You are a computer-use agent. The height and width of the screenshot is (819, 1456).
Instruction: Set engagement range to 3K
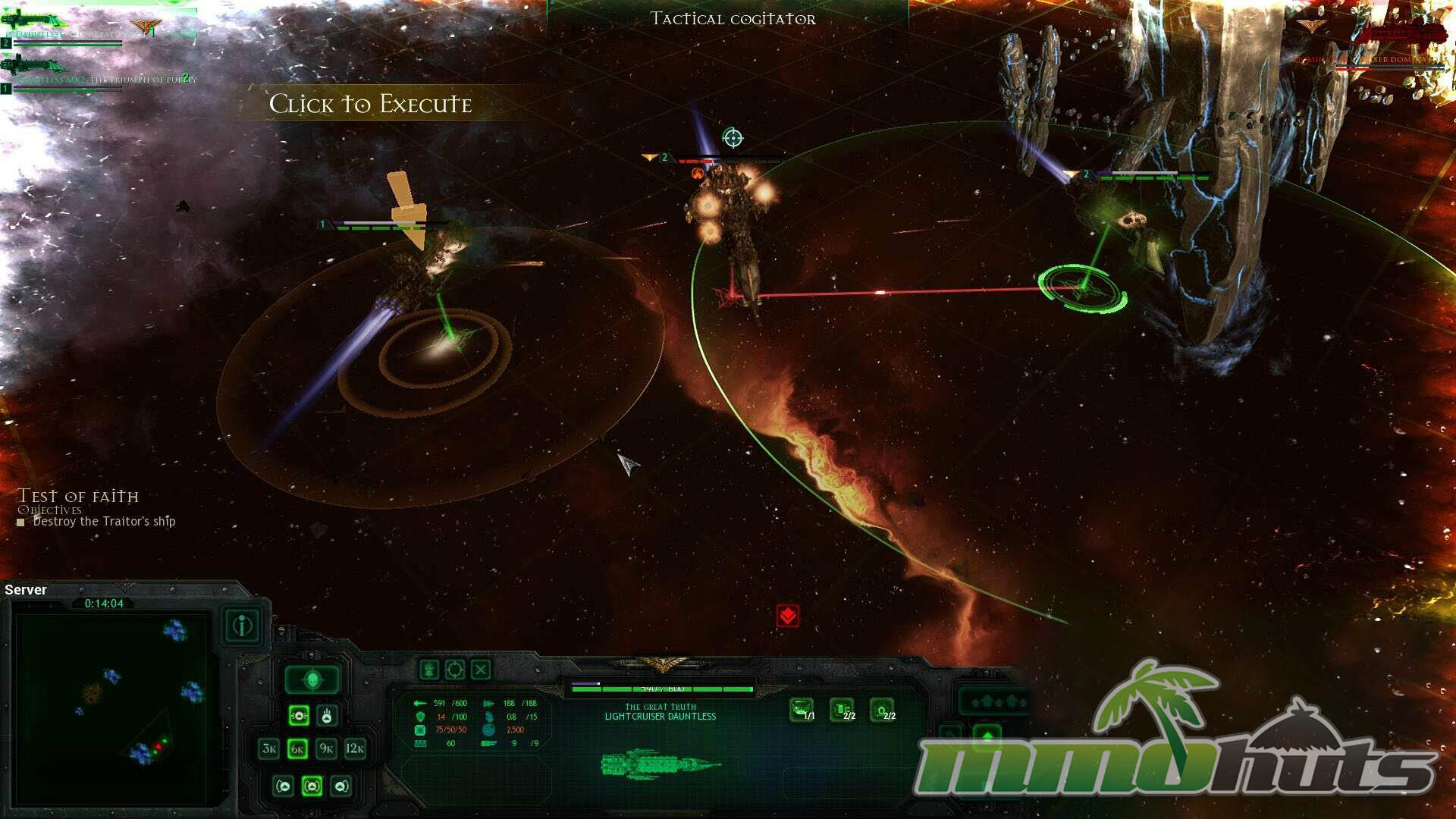268,748
